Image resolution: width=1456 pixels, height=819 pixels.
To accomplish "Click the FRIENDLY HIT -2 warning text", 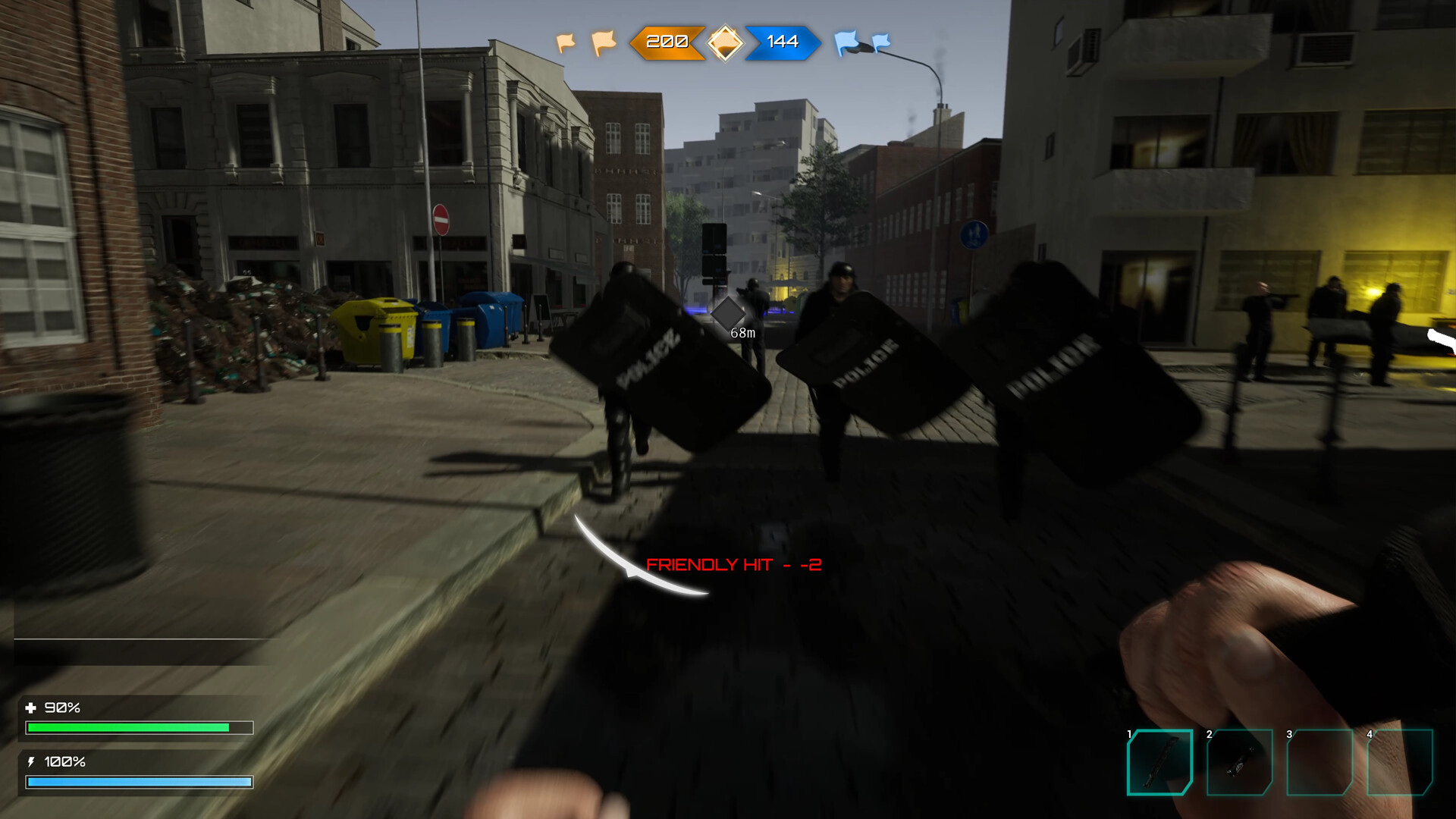I will pyautogui.click(x=734, y=564).
